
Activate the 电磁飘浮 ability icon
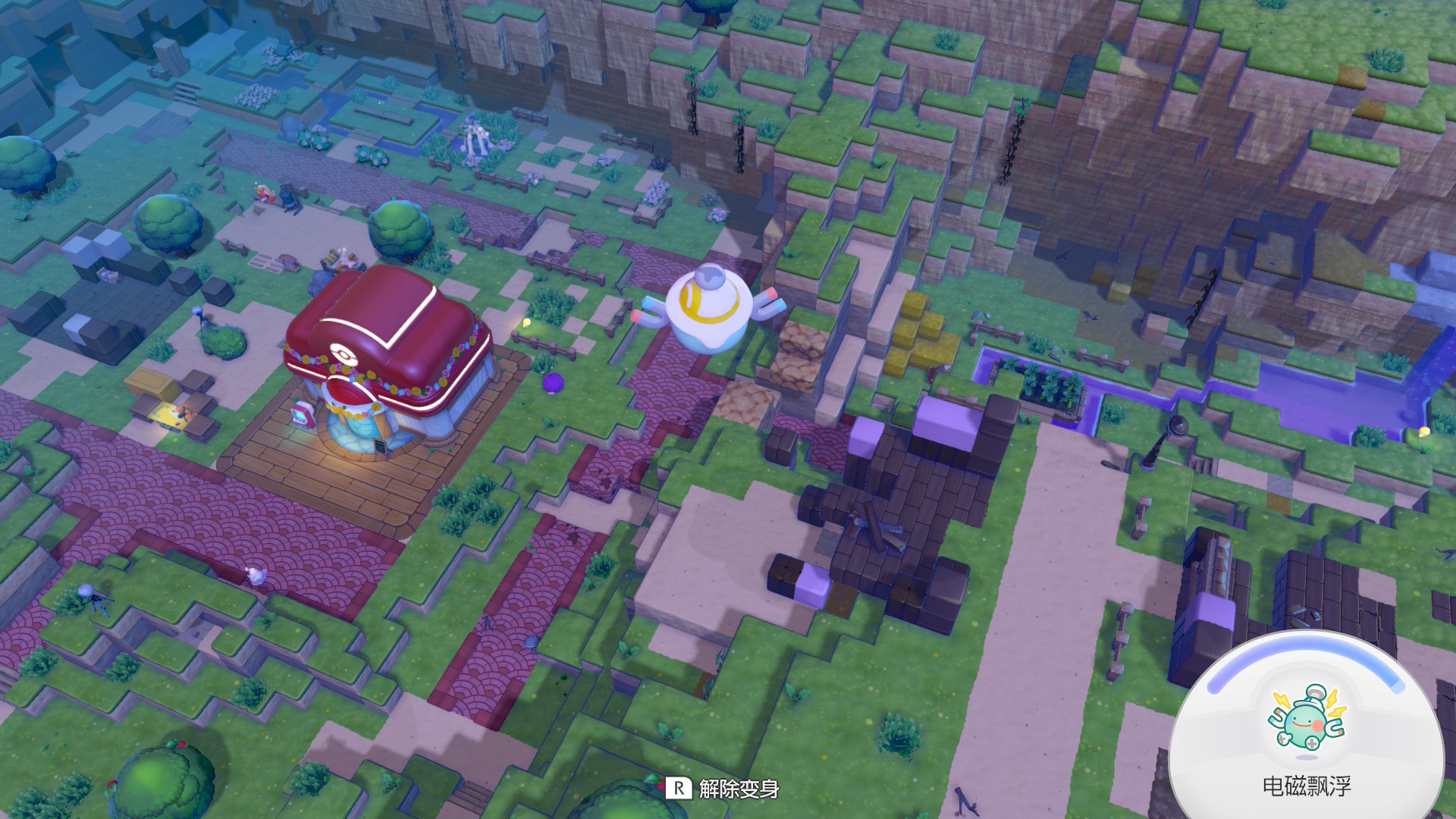click(x=1306, y=718)
